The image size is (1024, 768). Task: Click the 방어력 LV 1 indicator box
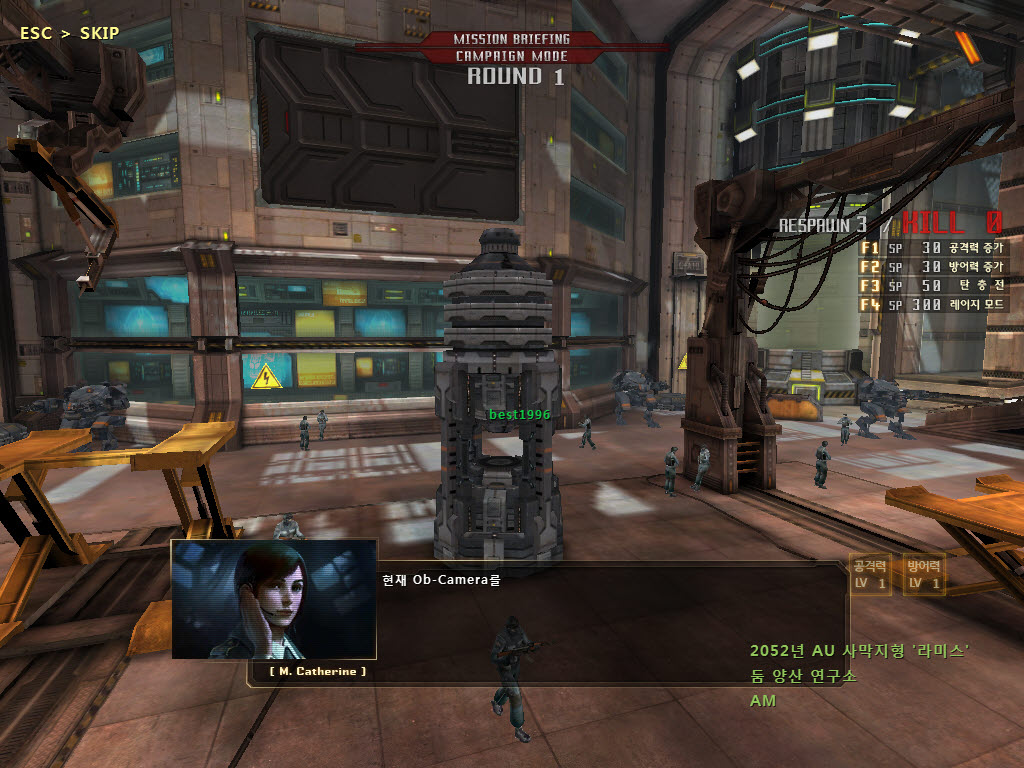923,575
